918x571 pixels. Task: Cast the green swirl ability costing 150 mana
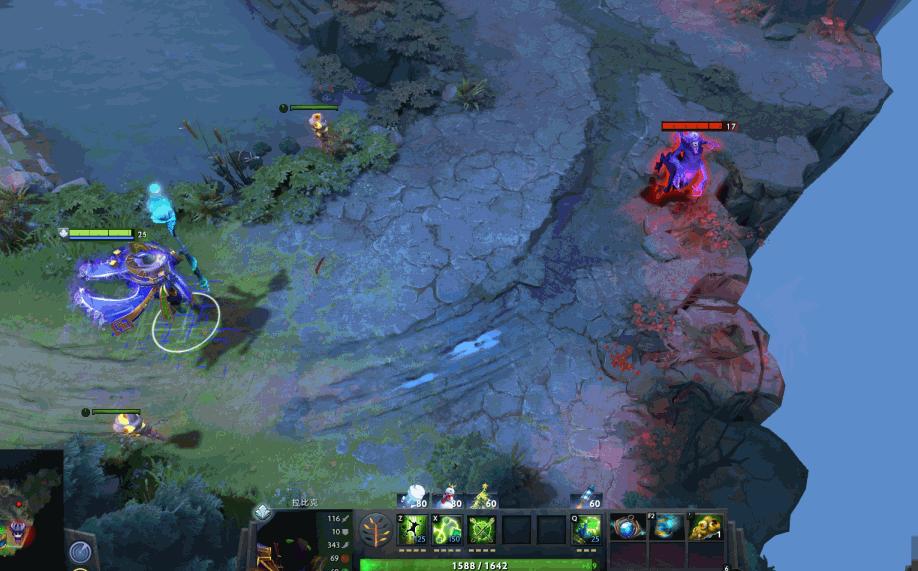coord(447,529)
